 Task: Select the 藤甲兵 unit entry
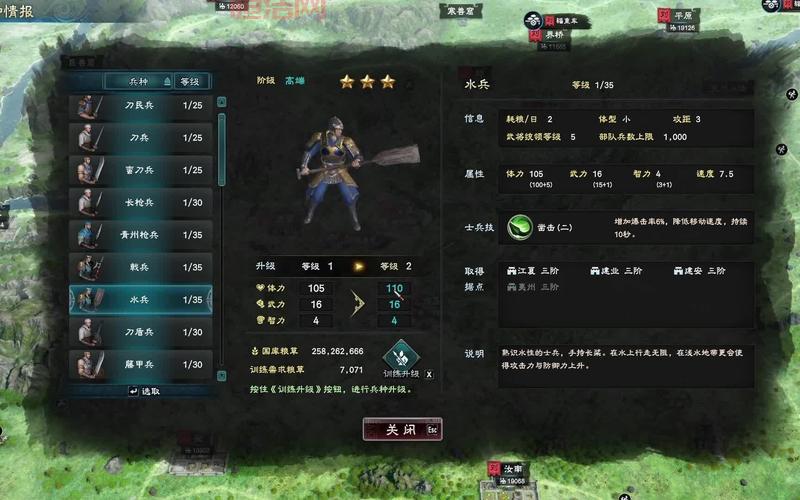point(140,364)
